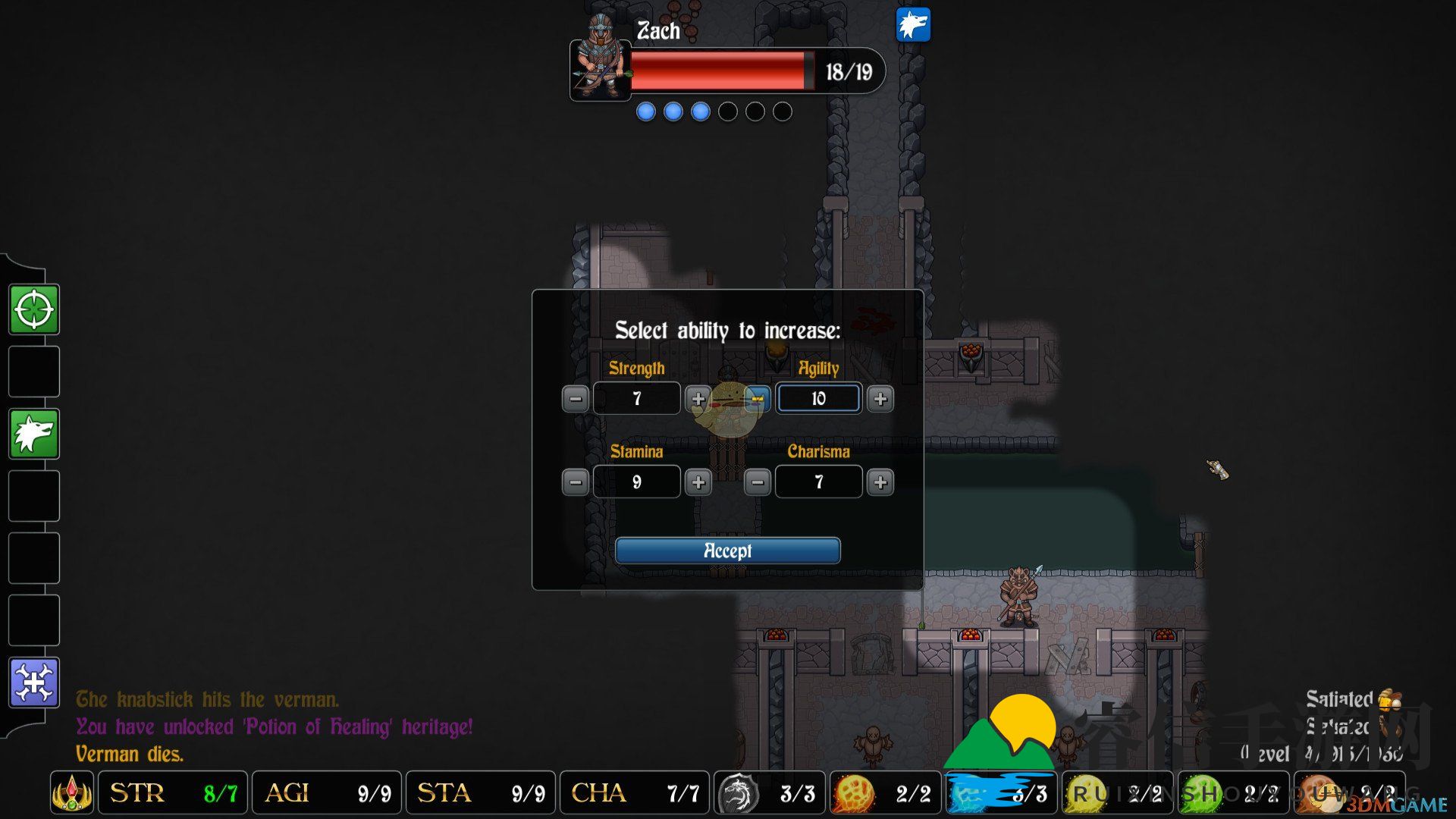Use the green wolf head skill
The width and height of the screenshot is (1456, 819).
34,434
